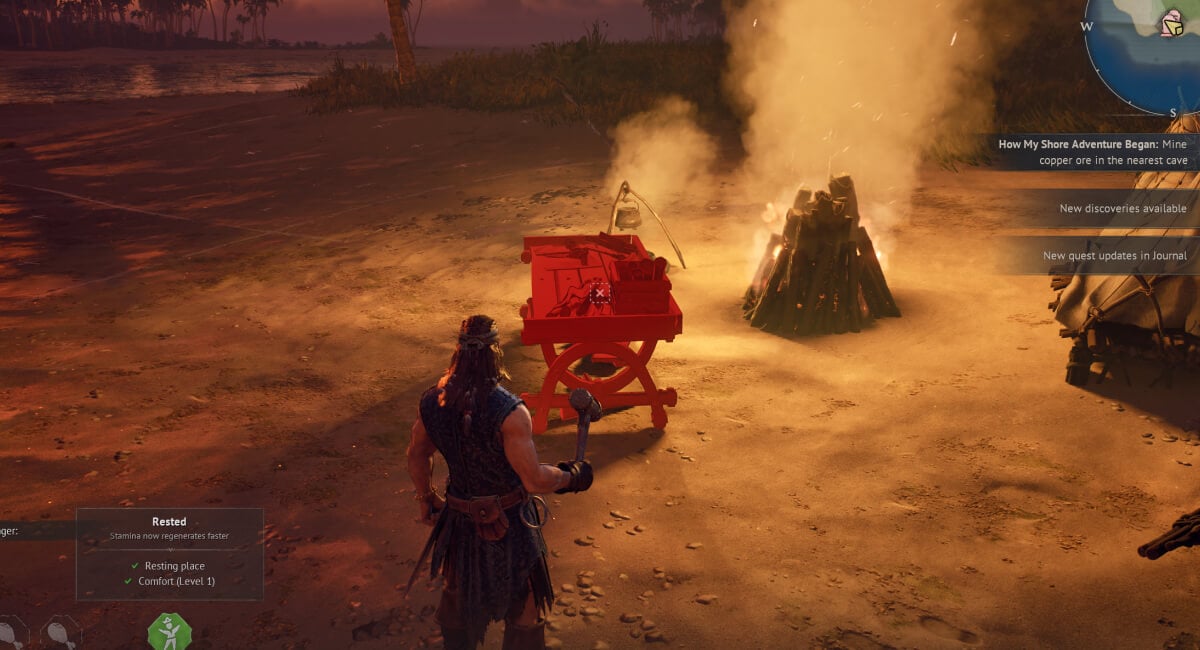This screenshot has height=650, width=1200.
Task: Select the Rested stamina info panel
Action: coord(169,553)
